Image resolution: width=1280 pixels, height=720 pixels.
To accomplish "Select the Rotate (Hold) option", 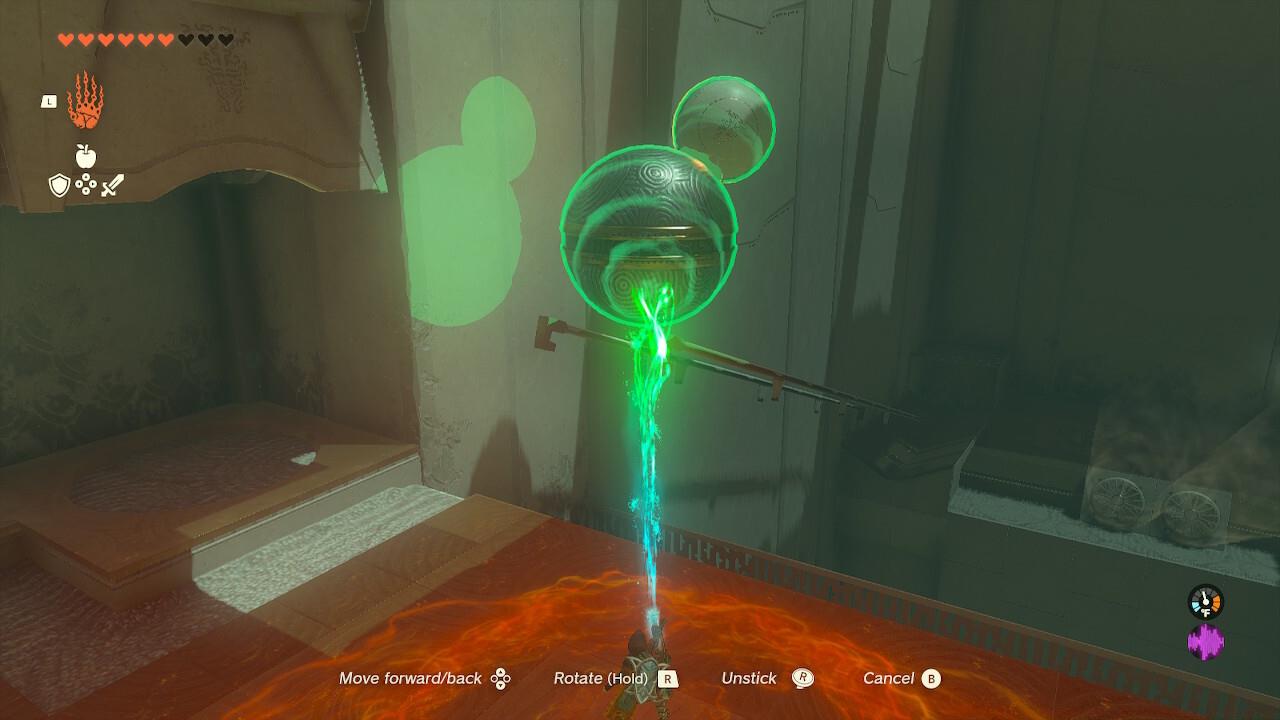I will [600, 678].
